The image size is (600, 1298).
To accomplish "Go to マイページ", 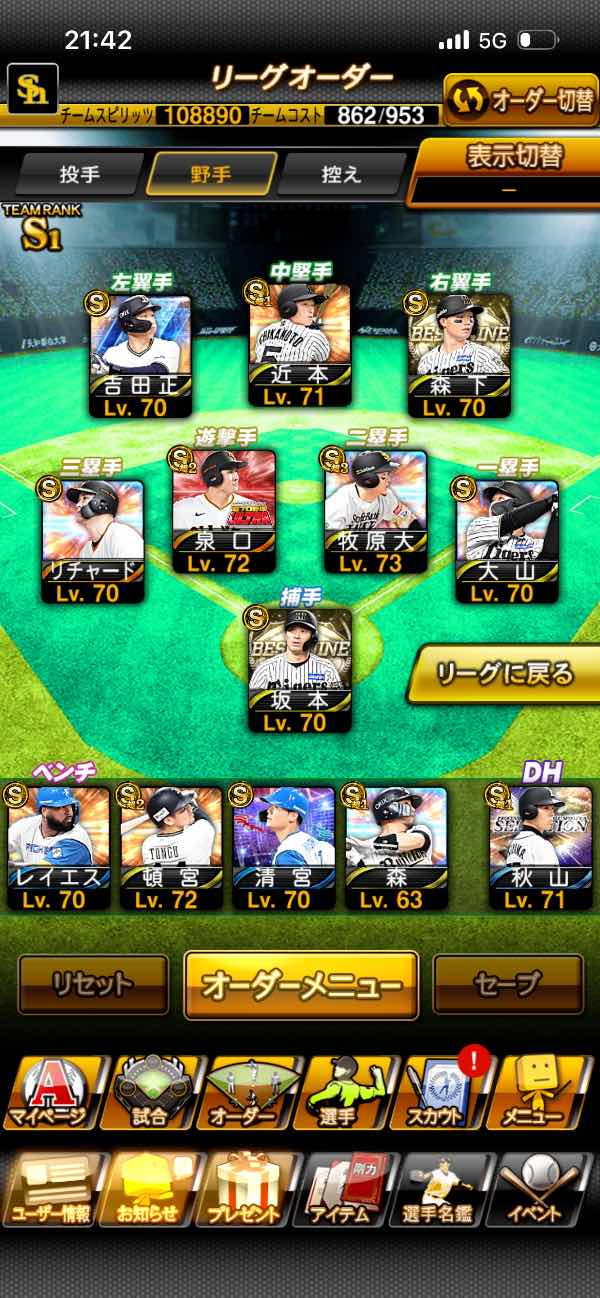I will (x=50, y=1092).
